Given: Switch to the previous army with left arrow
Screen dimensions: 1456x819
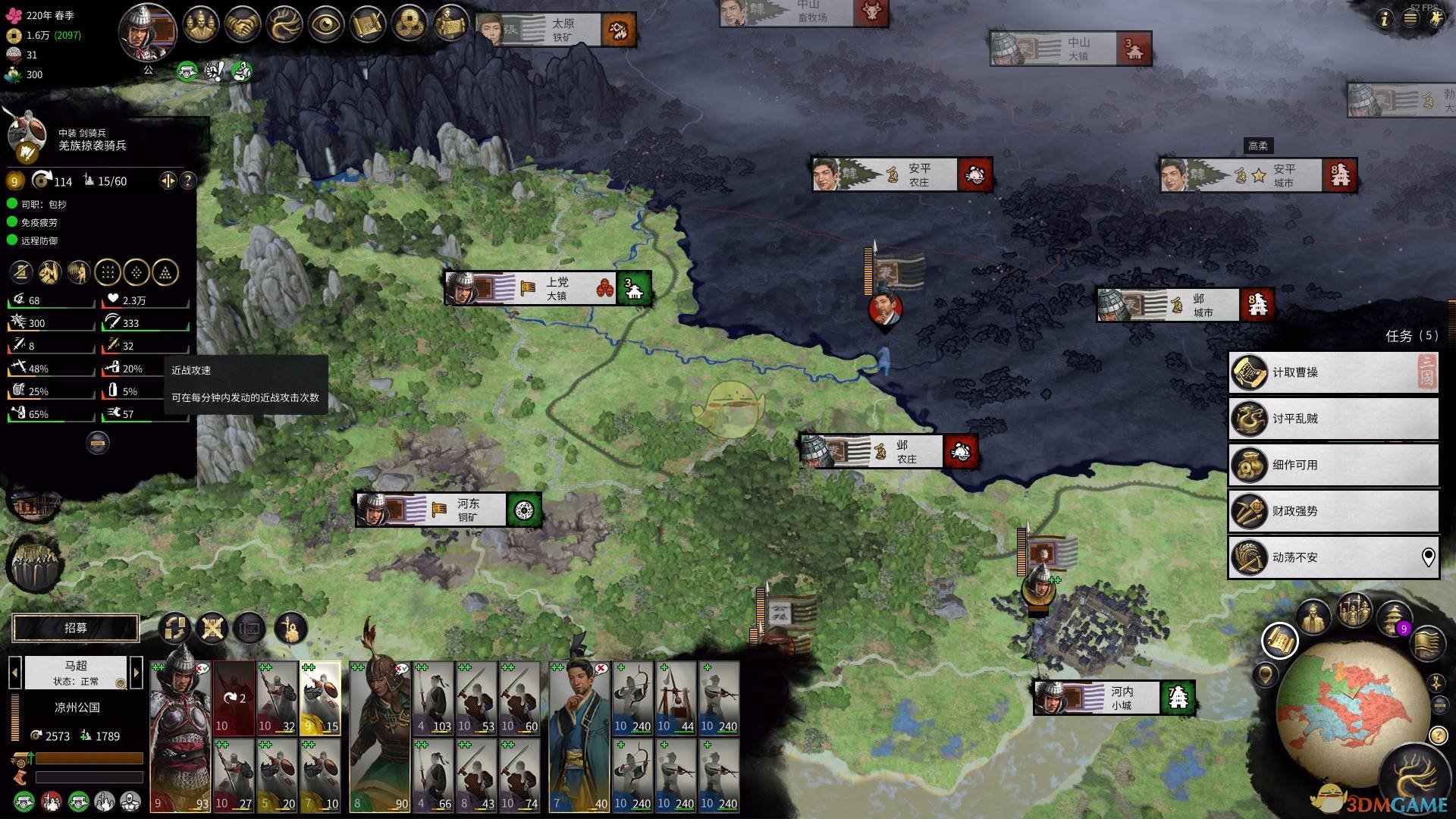Looking at the screenshot, I should click(x=14, y=672).
